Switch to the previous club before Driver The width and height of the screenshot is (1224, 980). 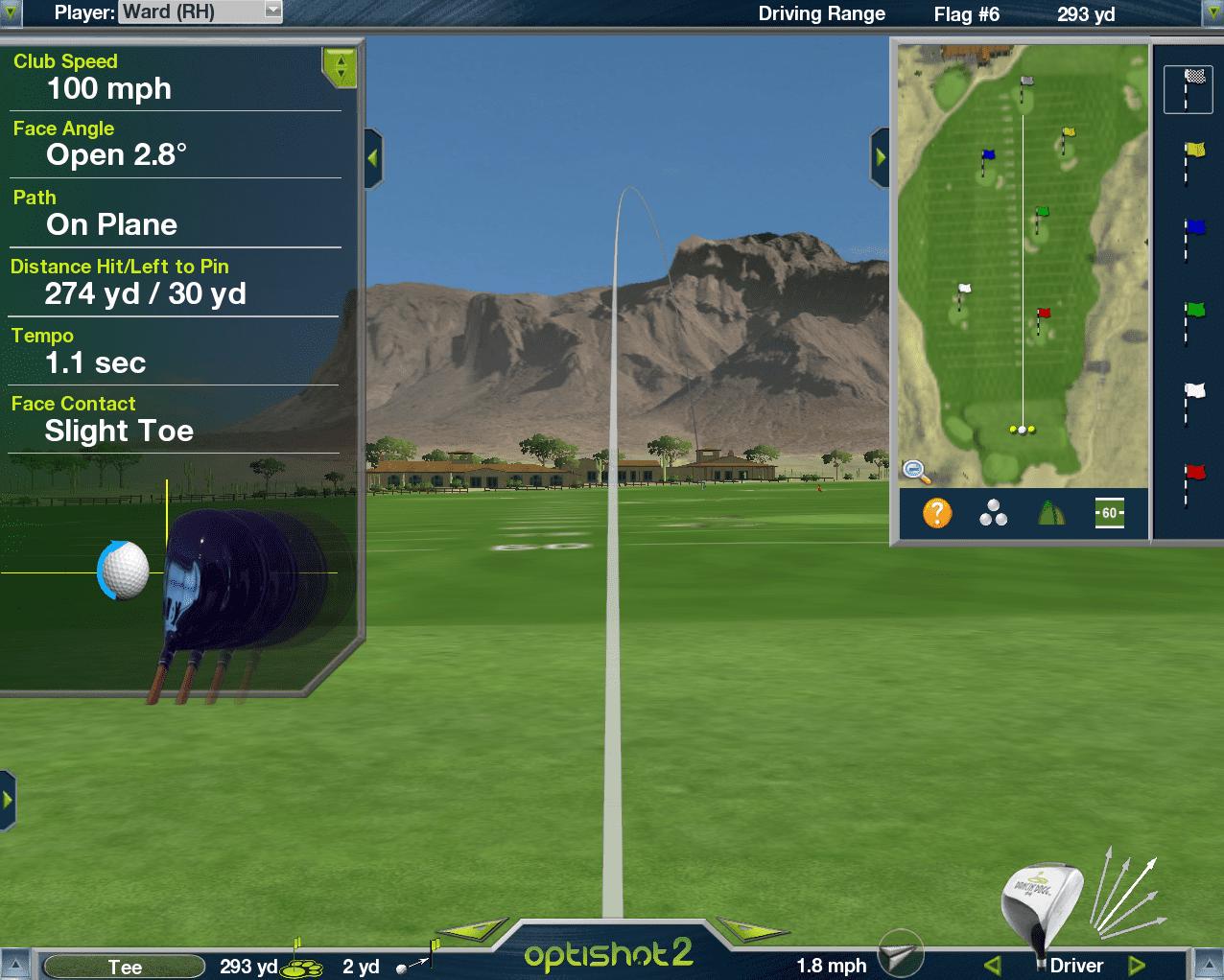coord(993,966)
